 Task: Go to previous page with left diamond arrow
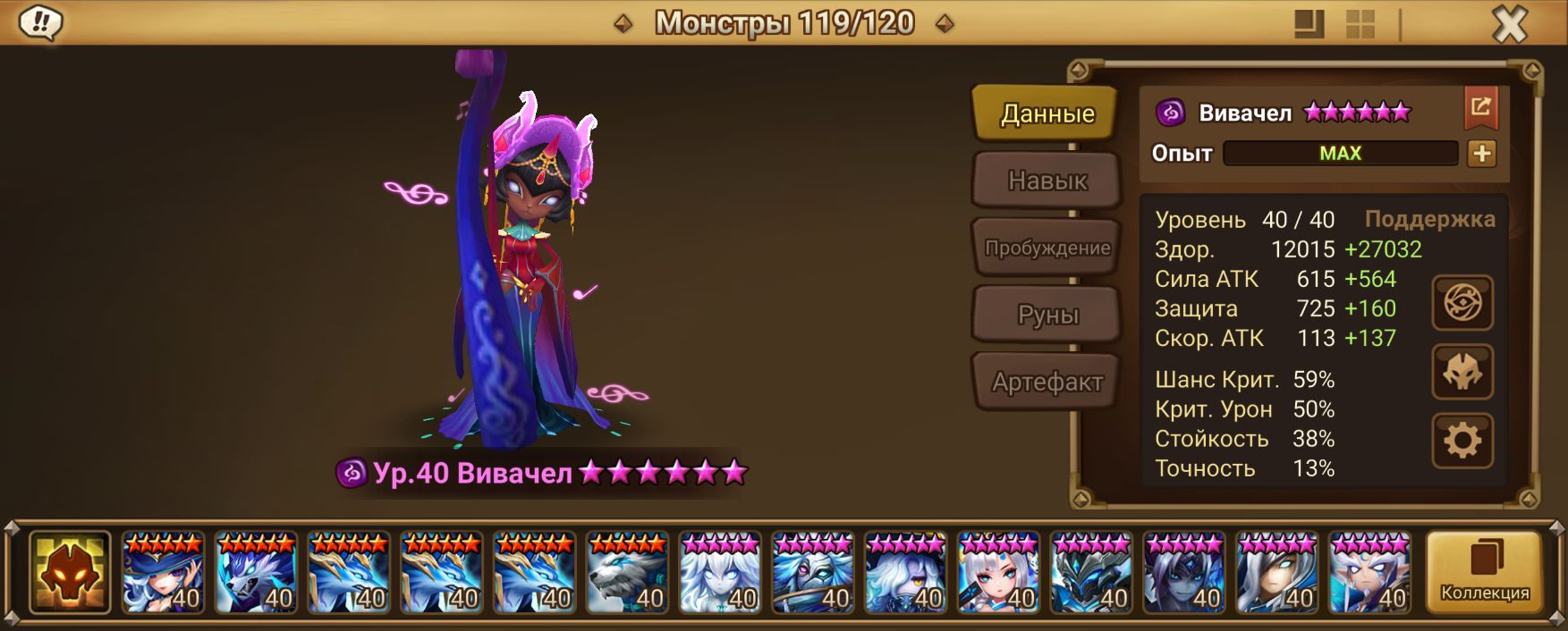click(623, 24)
